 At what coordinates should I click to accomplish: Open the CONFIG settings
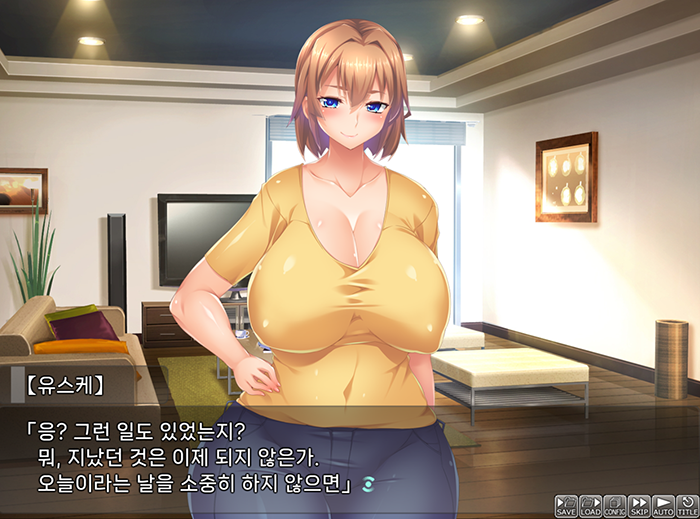[615, 505]
